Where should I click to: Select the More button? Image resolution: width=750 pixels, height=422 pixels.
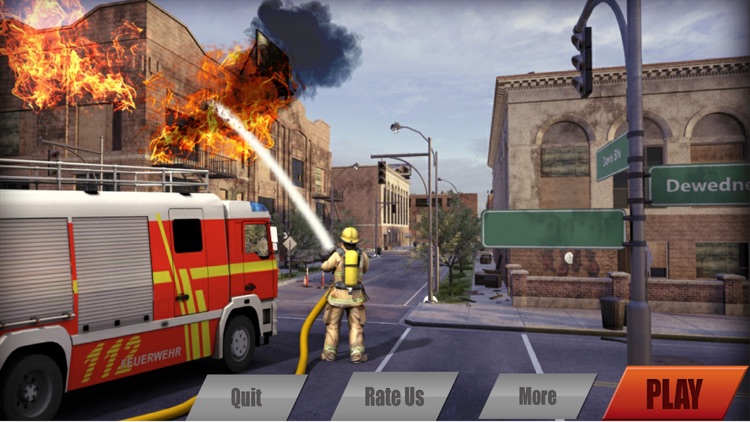[537, 396]
